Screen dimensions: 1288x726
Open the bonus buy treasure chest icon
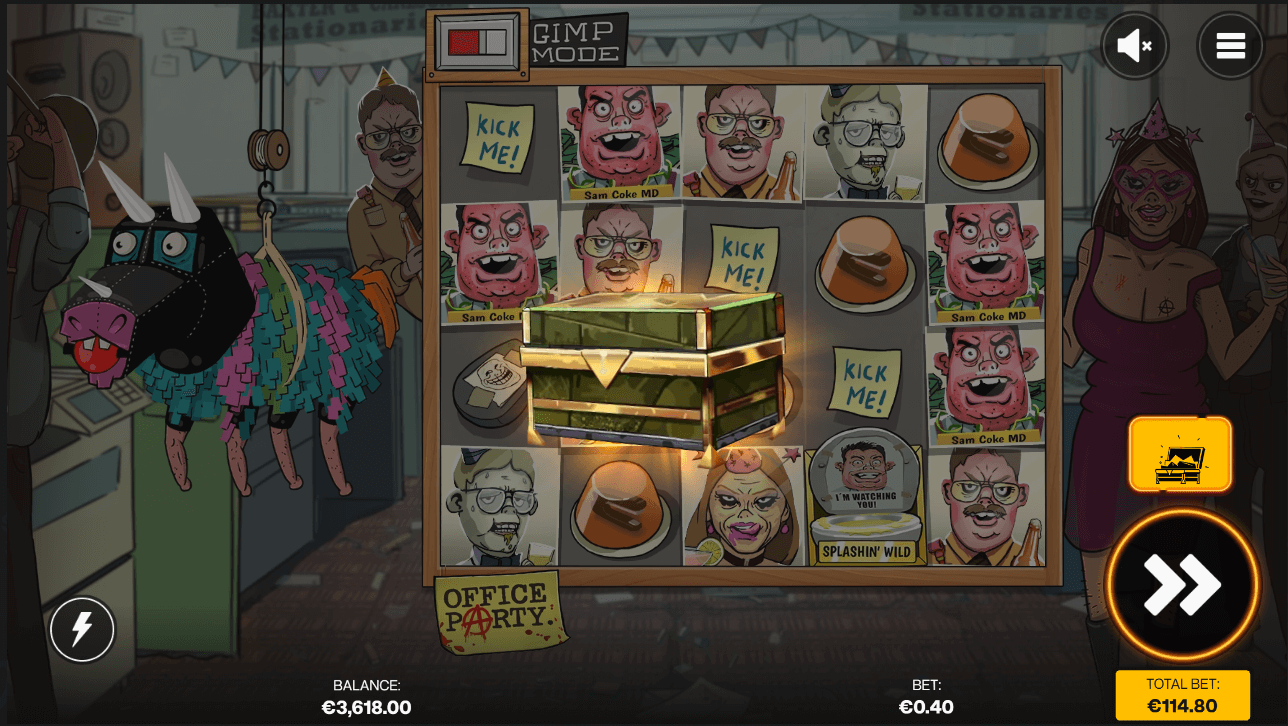[1181, 453]
